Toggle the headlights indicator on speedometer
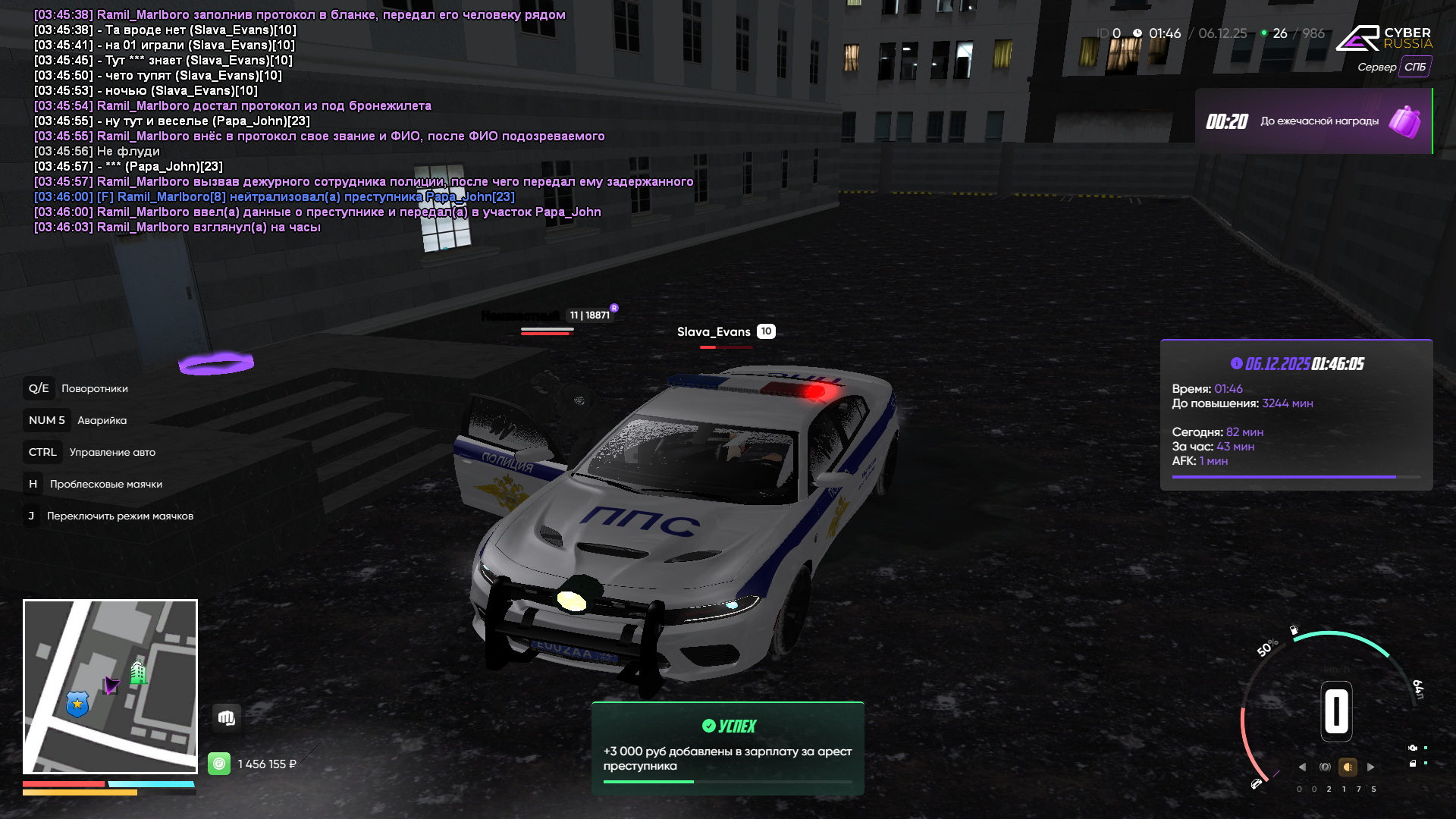1456x819 pixels. point(1348,767)
